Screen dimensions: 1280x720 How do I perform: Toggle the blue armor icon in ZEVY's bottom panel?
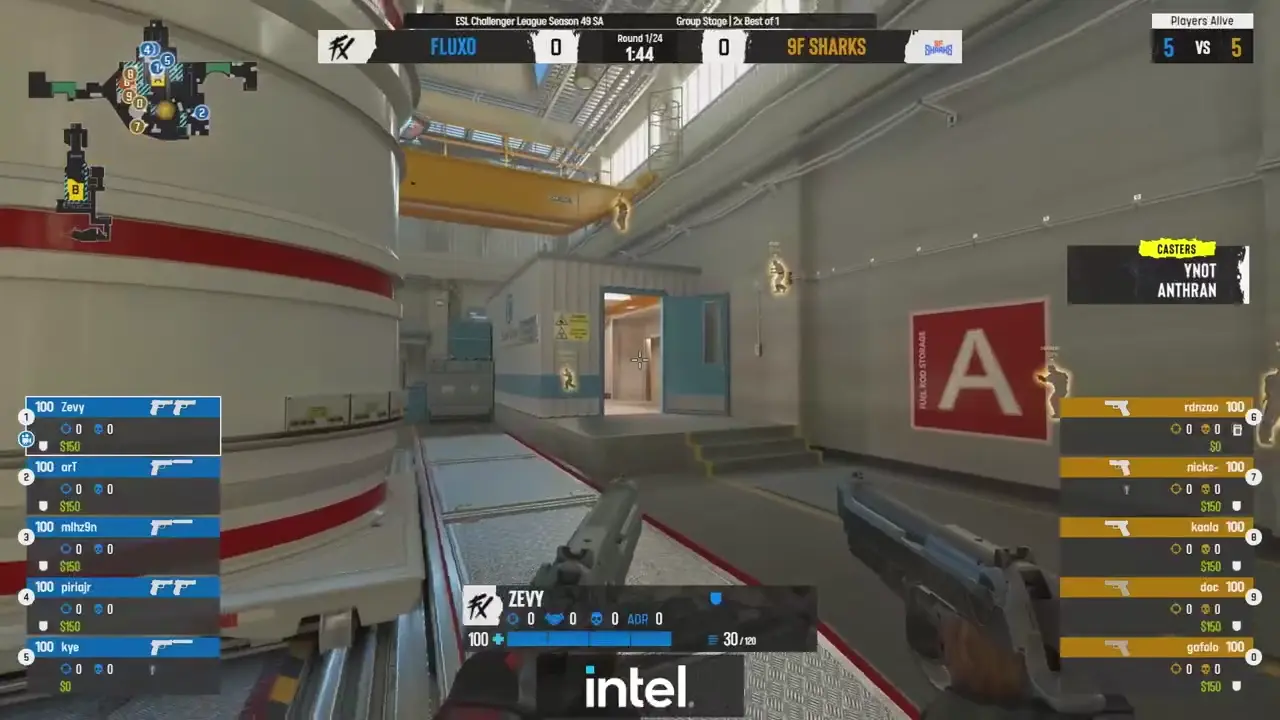click(716, 598)
